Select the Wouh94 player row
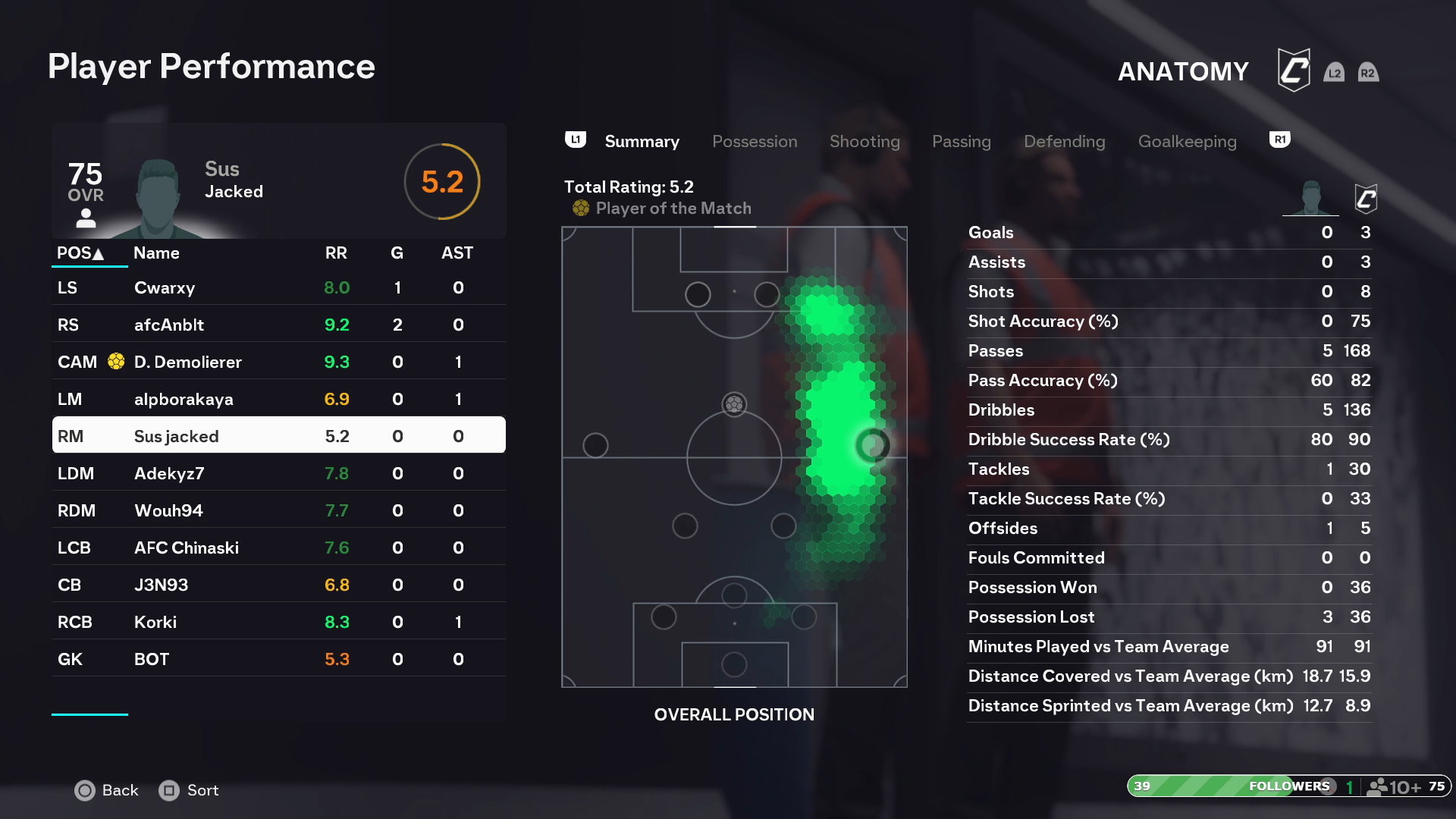 (x=278, y=511)
